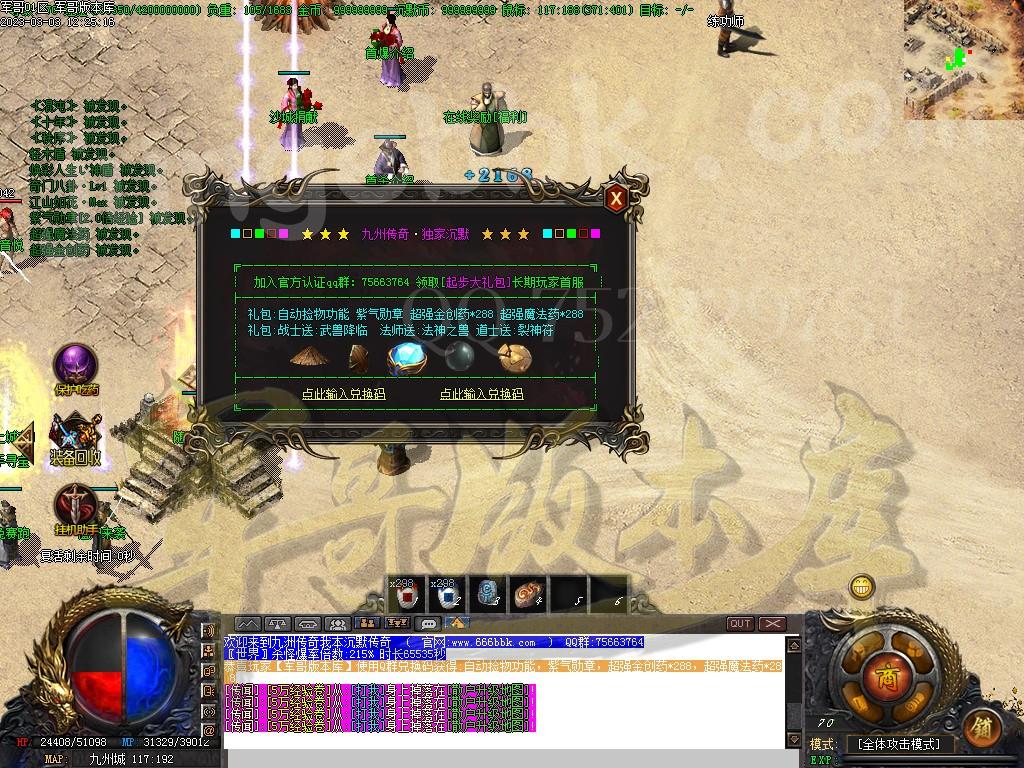Open the 保护吃药 potion protection icon

point(75,365)
